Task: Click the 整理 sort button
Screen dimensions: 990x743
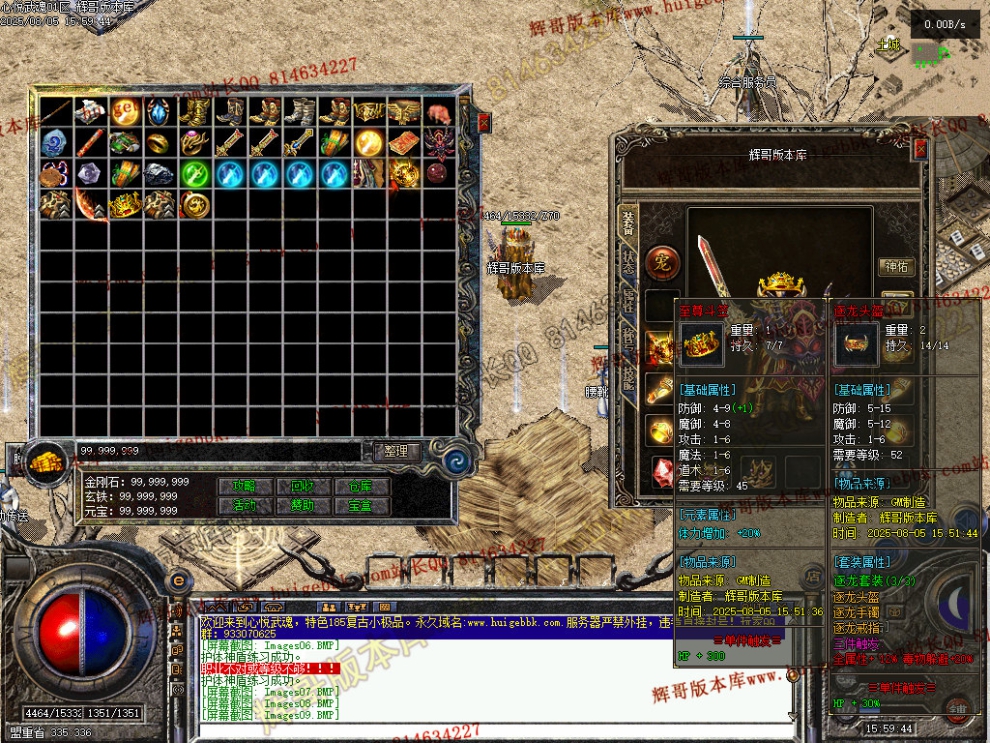Action: 396,451
